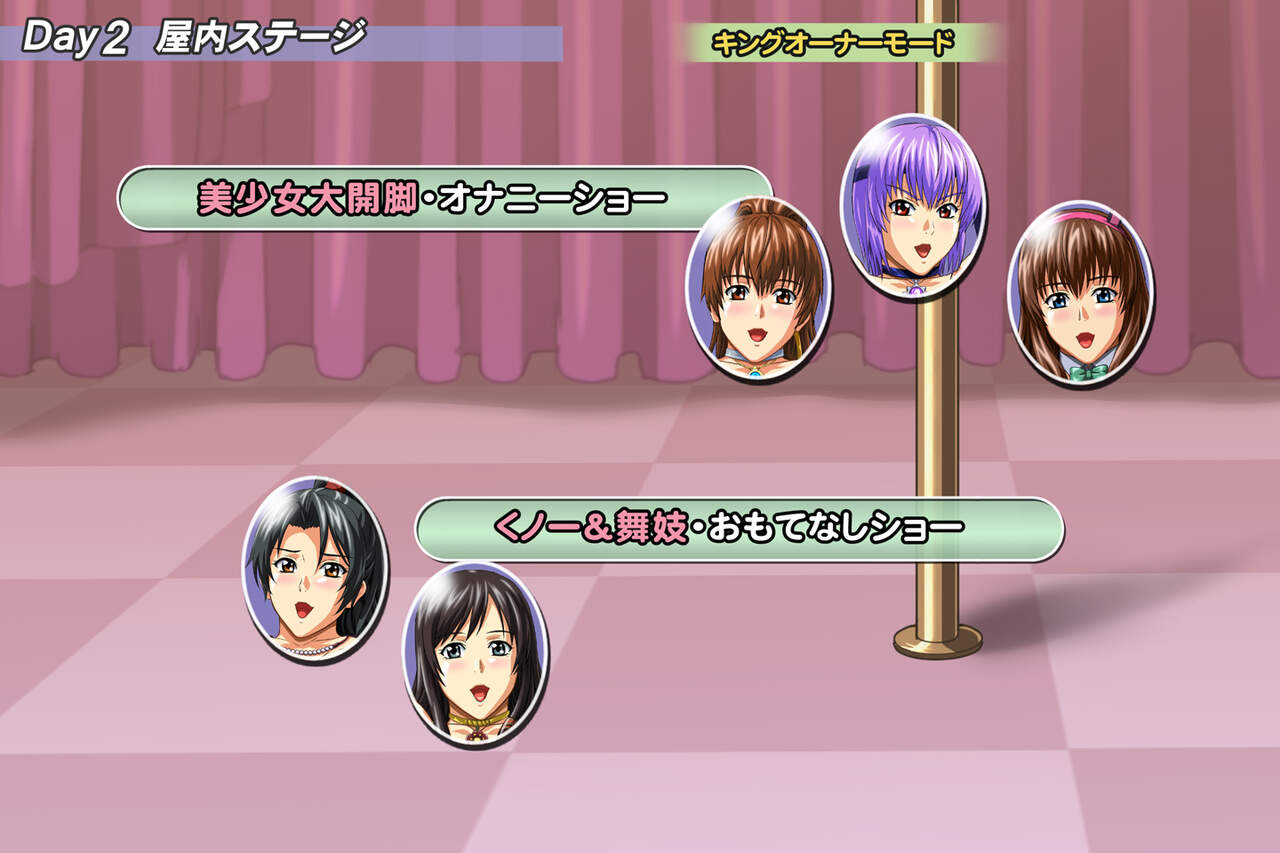
Task: Pick the short brown-haired character portrait
Action: (x=757, y=288)
